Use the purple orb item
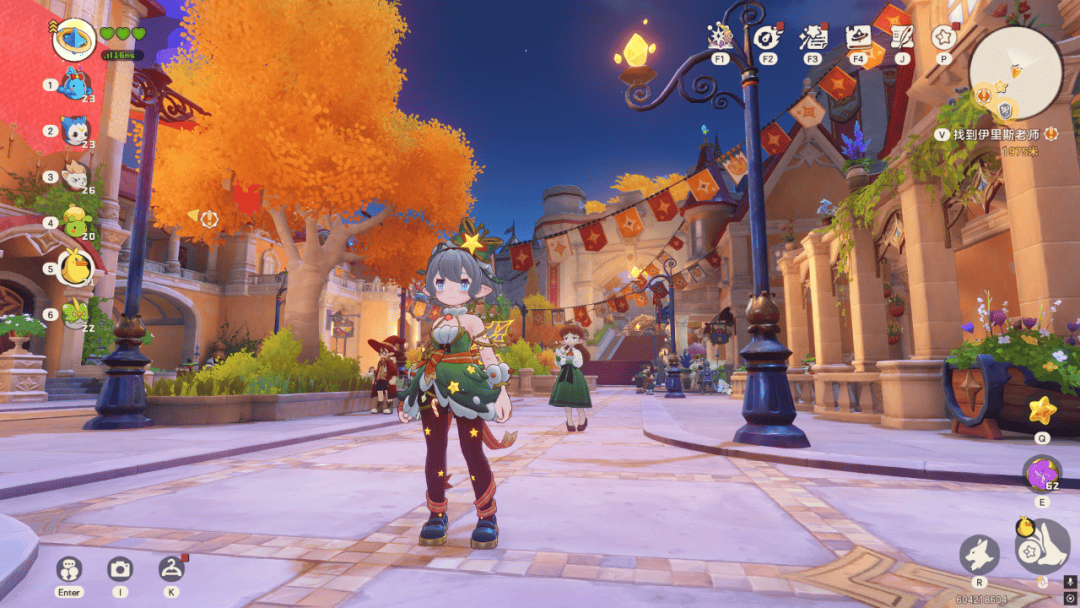1080x608 pixels. [1042, 474]
